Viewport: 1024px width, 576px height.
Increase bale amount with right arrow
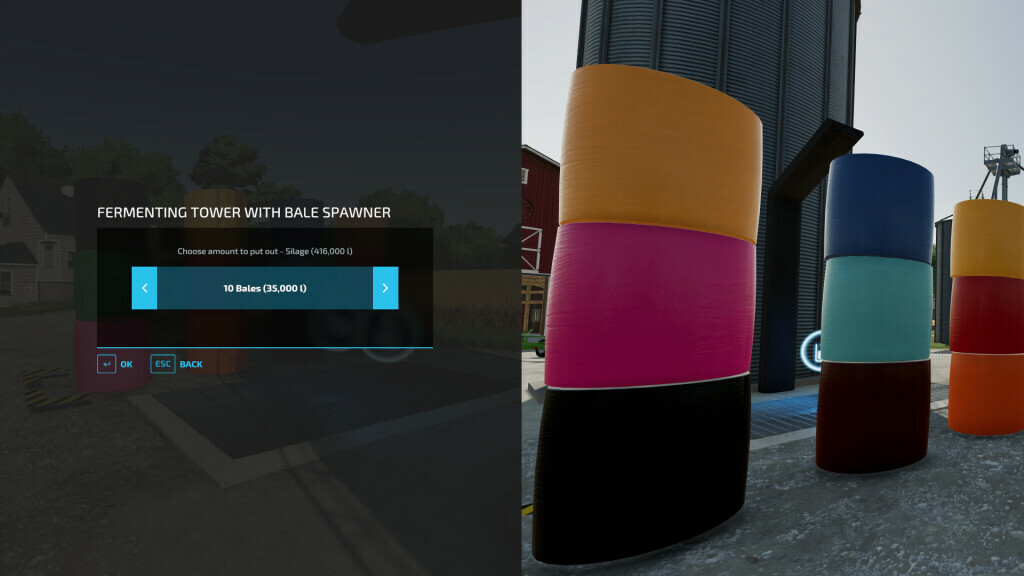(385, 288)
